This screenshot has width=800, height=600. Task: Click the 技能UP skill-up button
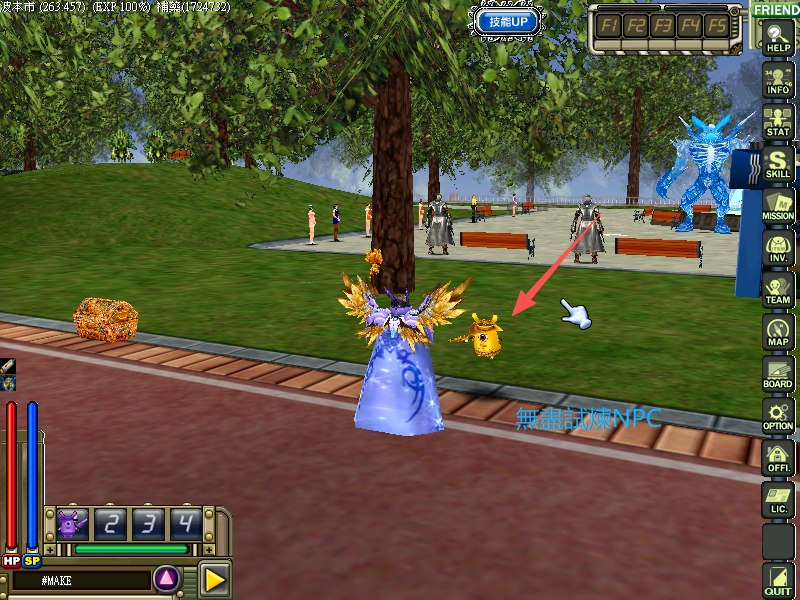(508, 20)
